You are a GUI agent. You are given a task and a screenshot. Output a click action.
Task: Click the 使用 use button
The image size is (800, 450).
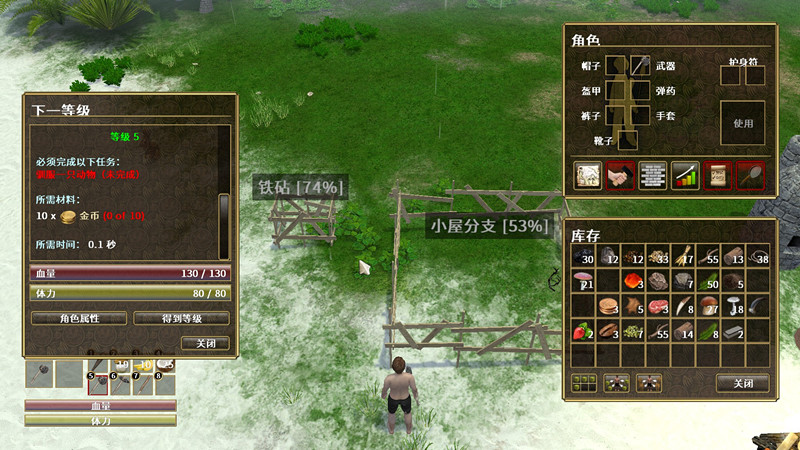coord(742,124)
